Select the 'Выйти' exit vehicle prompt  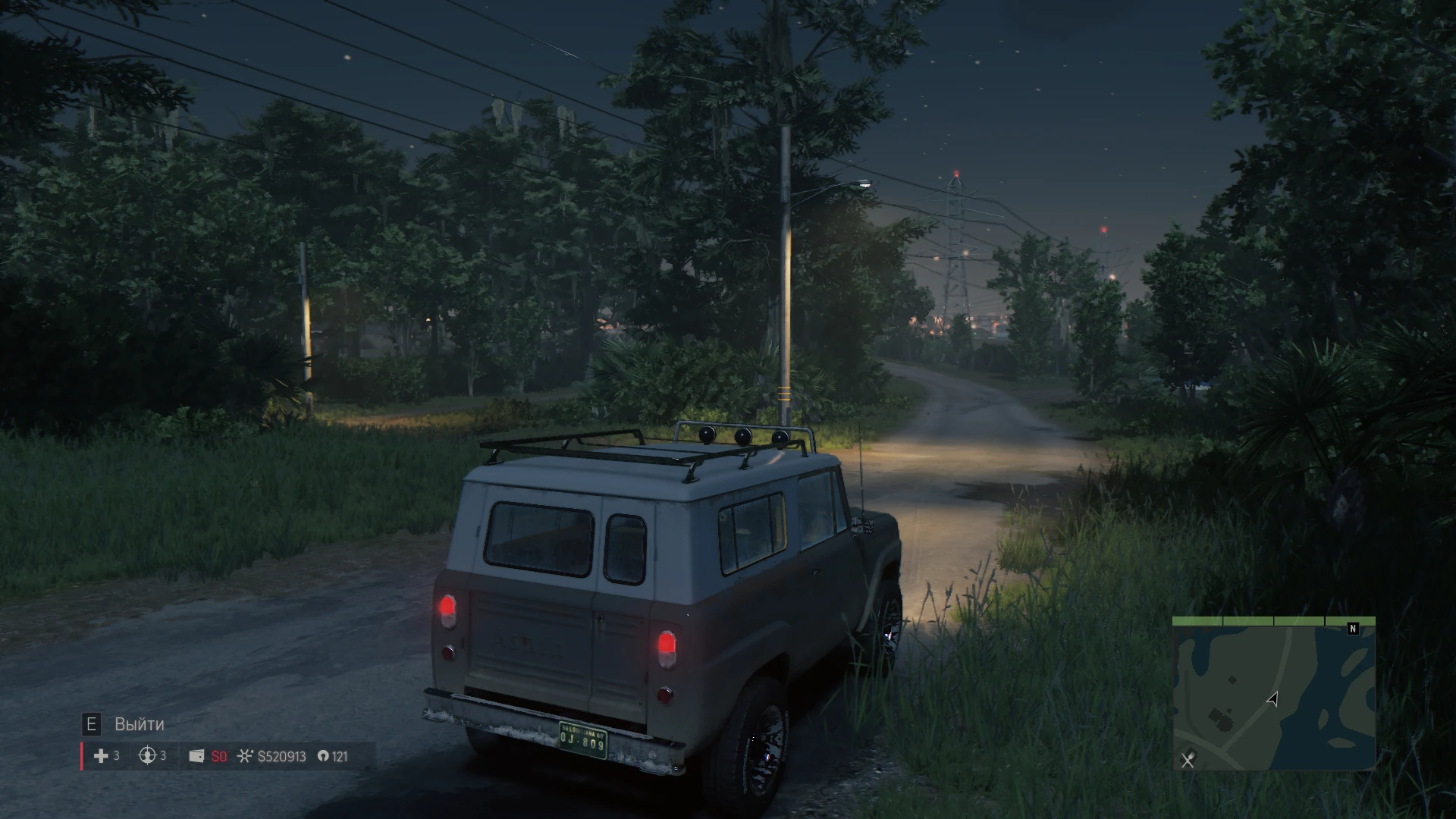(x=138, y=724)
